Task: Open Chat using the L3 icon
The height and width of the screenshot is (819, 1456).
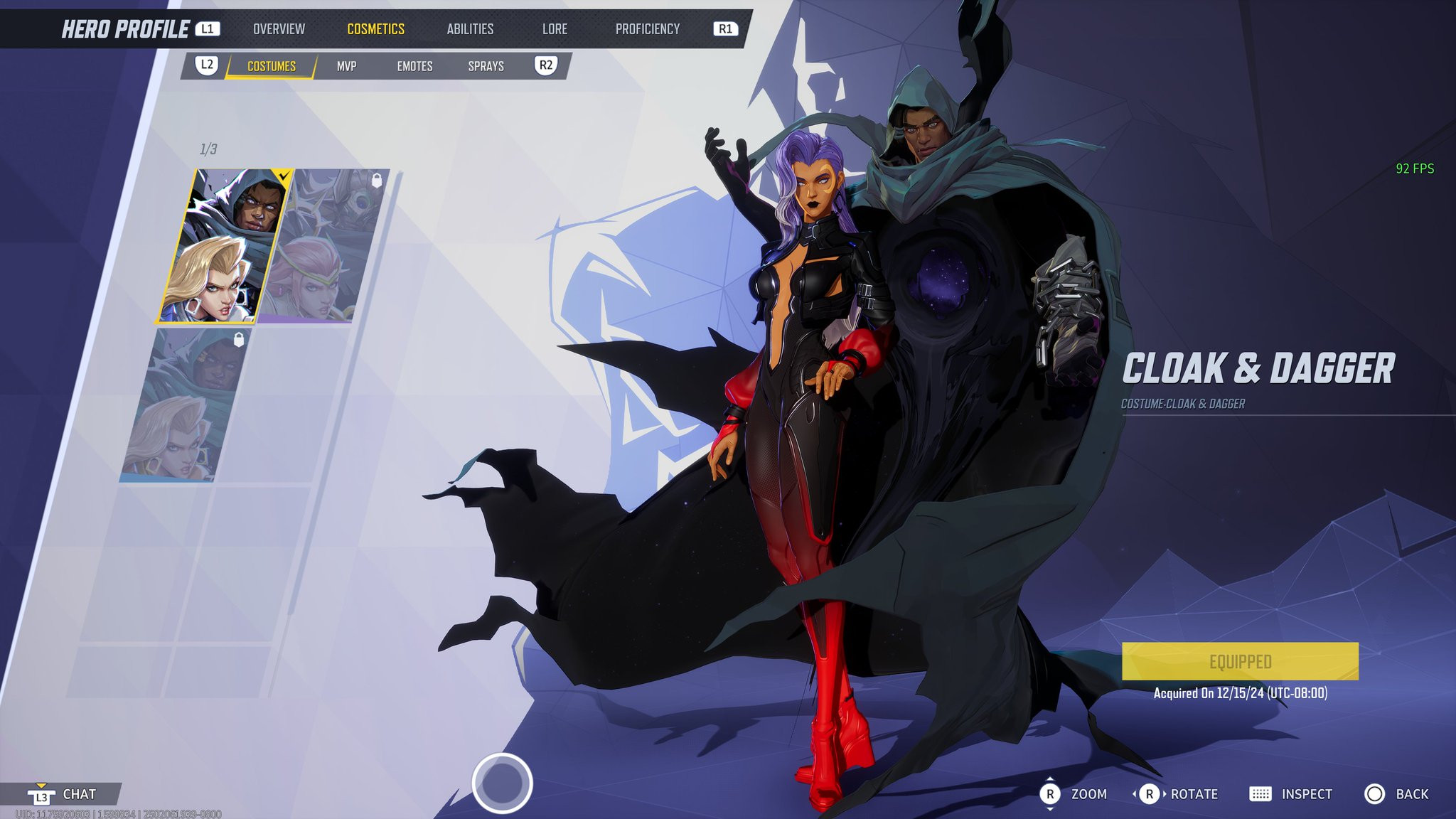Action: pyautogui.click(x=43, y=796)
